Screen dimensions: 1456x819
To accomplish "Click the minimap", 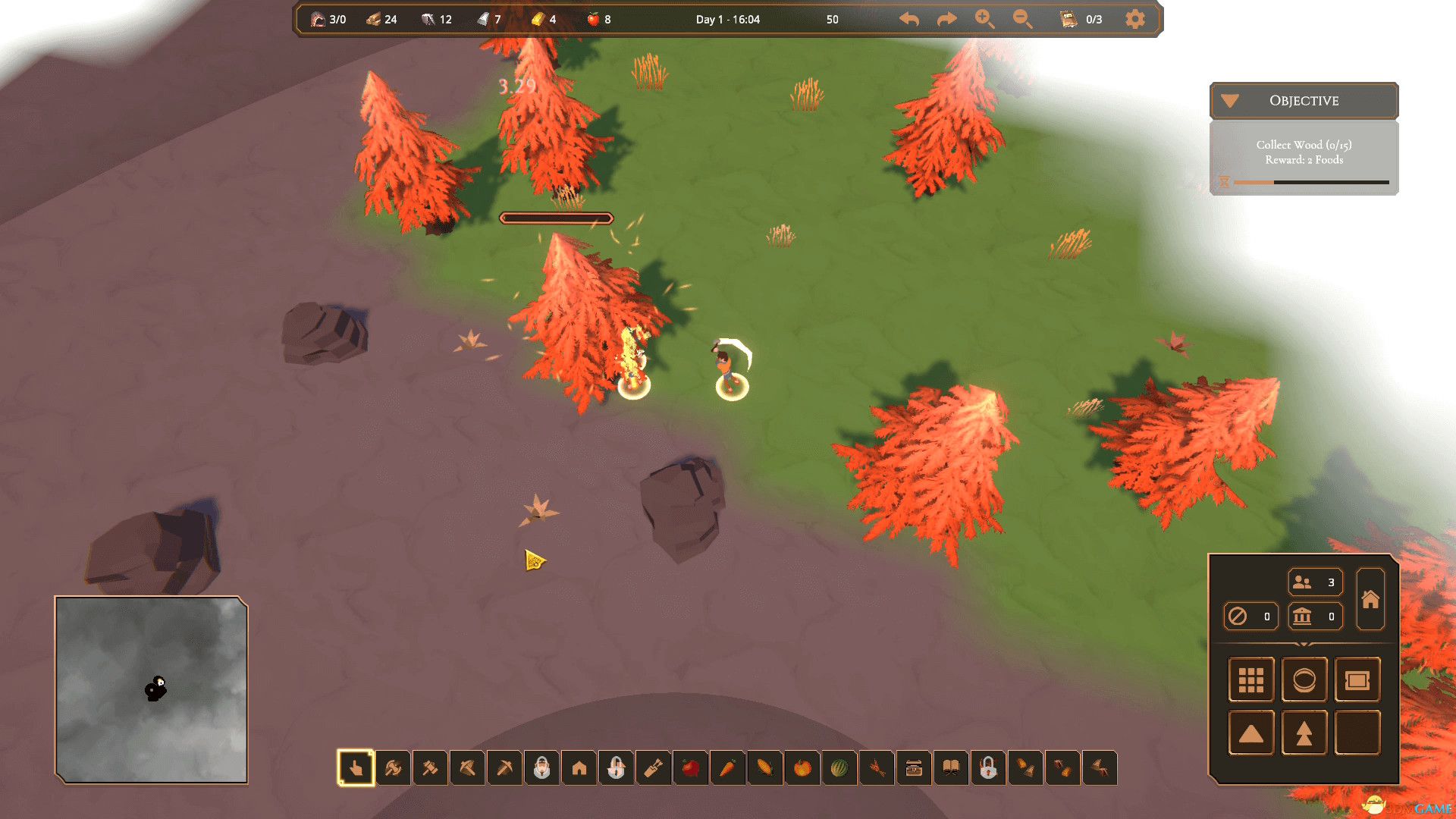I will click(x=152, y=689).
